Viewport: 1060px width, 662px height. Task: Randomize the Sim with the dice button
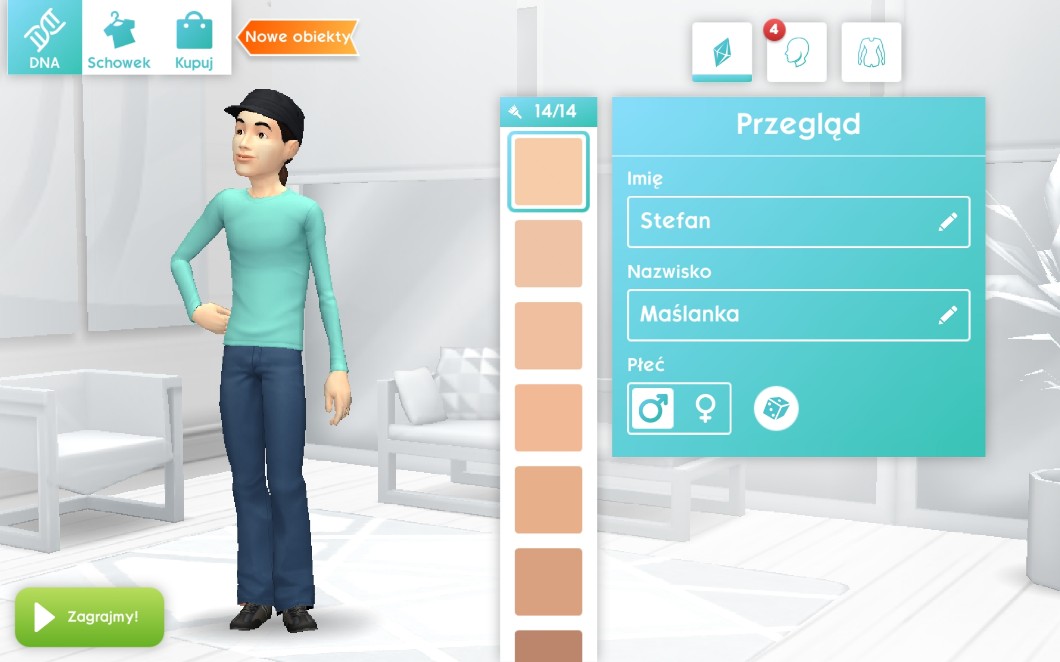tap(776, 408)
